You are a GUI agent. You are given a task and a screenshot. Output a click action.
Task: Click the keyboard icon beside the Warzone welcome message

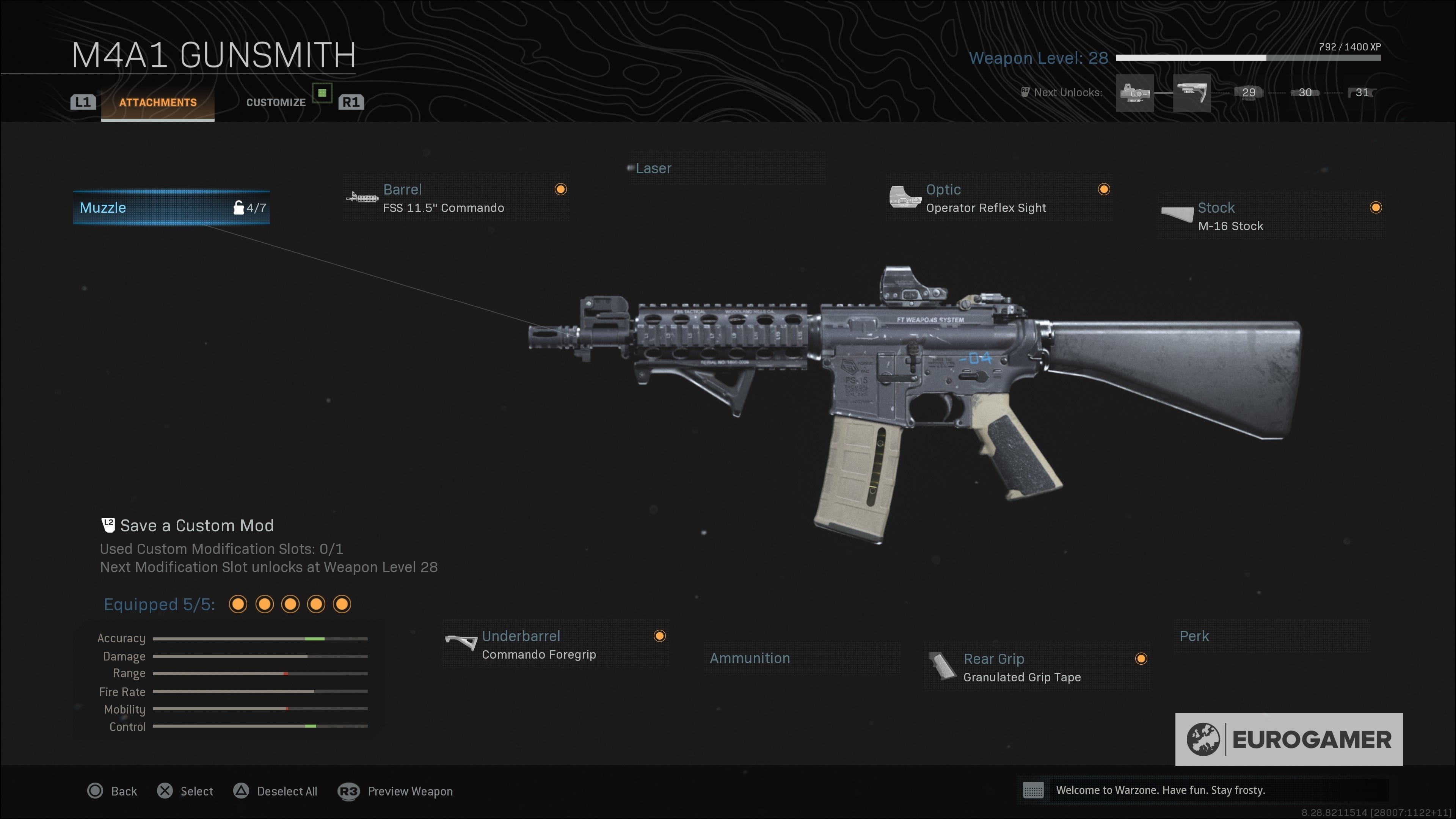coord(1033,791)
